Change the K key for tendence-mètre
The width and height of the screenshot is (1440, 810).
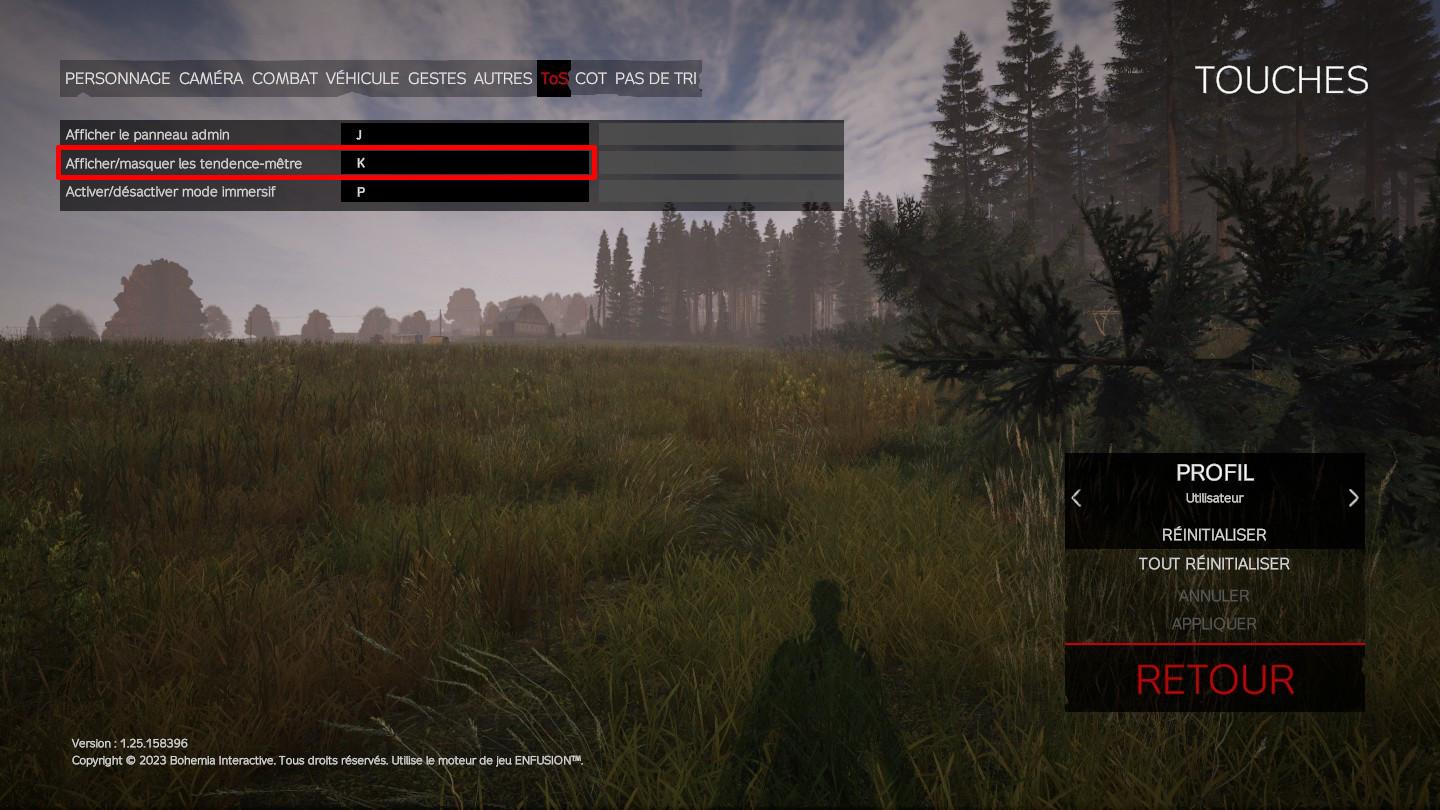[464, 162]
